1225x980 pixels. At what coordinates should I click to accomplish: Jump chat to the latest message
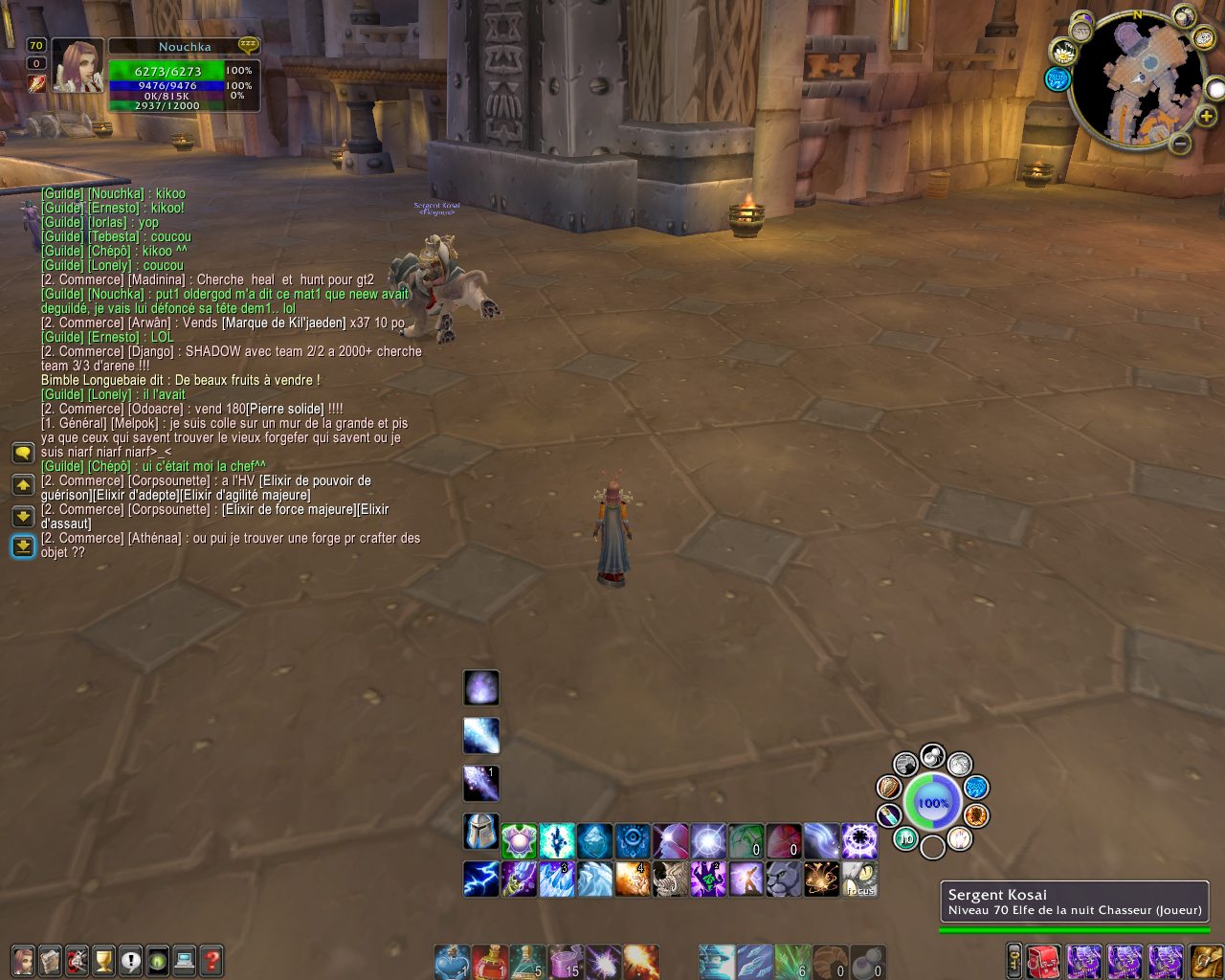click(23, 546)
